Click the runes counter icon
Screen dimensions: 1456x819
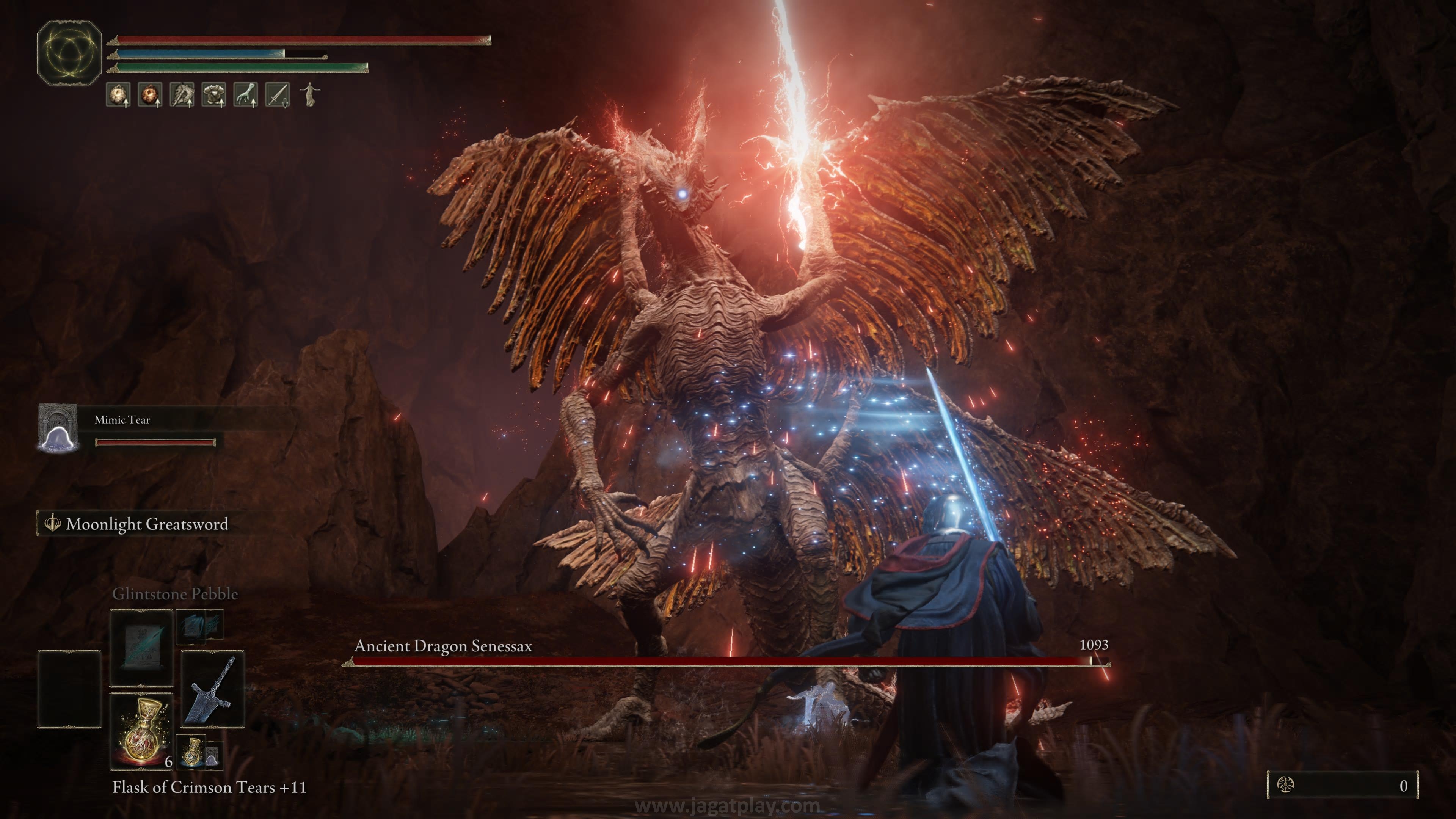1285,785
